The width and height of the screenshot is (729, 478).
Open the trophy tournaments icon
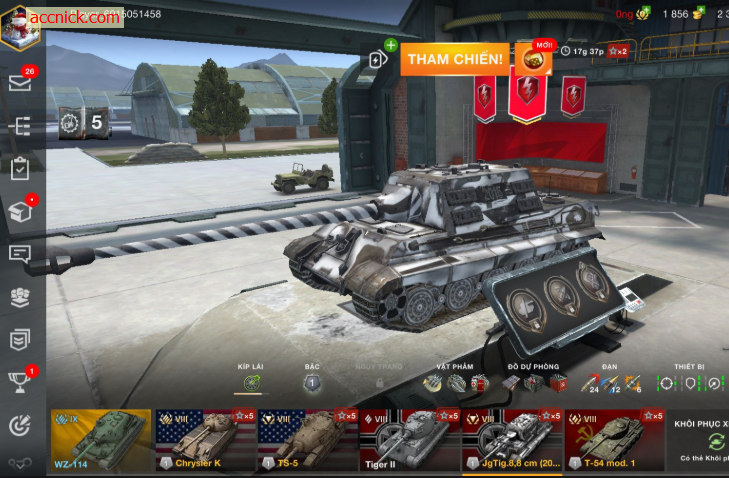(x=20, y=382)
